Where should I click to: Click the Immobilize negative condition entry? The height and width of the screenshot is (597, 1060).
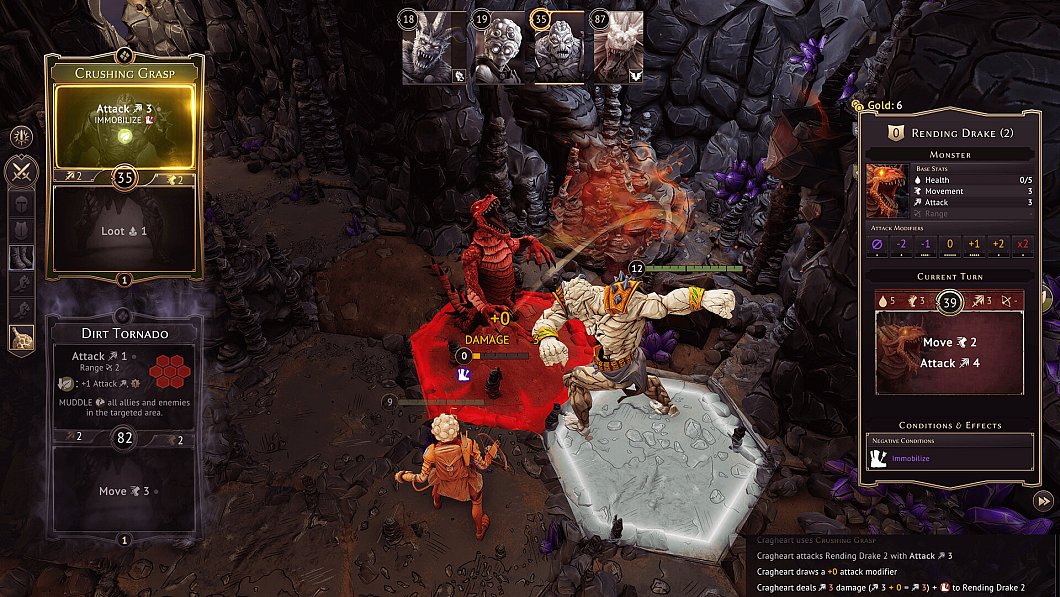[x=949, y=458]
